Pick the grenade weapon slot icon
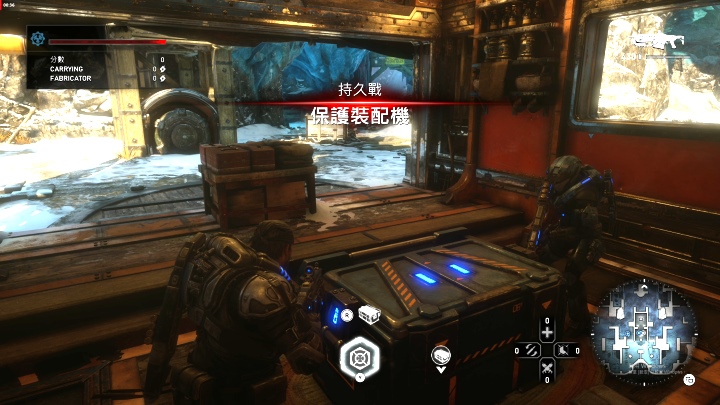The width and height of the screenshot is (720, 405). click(565, 350)
